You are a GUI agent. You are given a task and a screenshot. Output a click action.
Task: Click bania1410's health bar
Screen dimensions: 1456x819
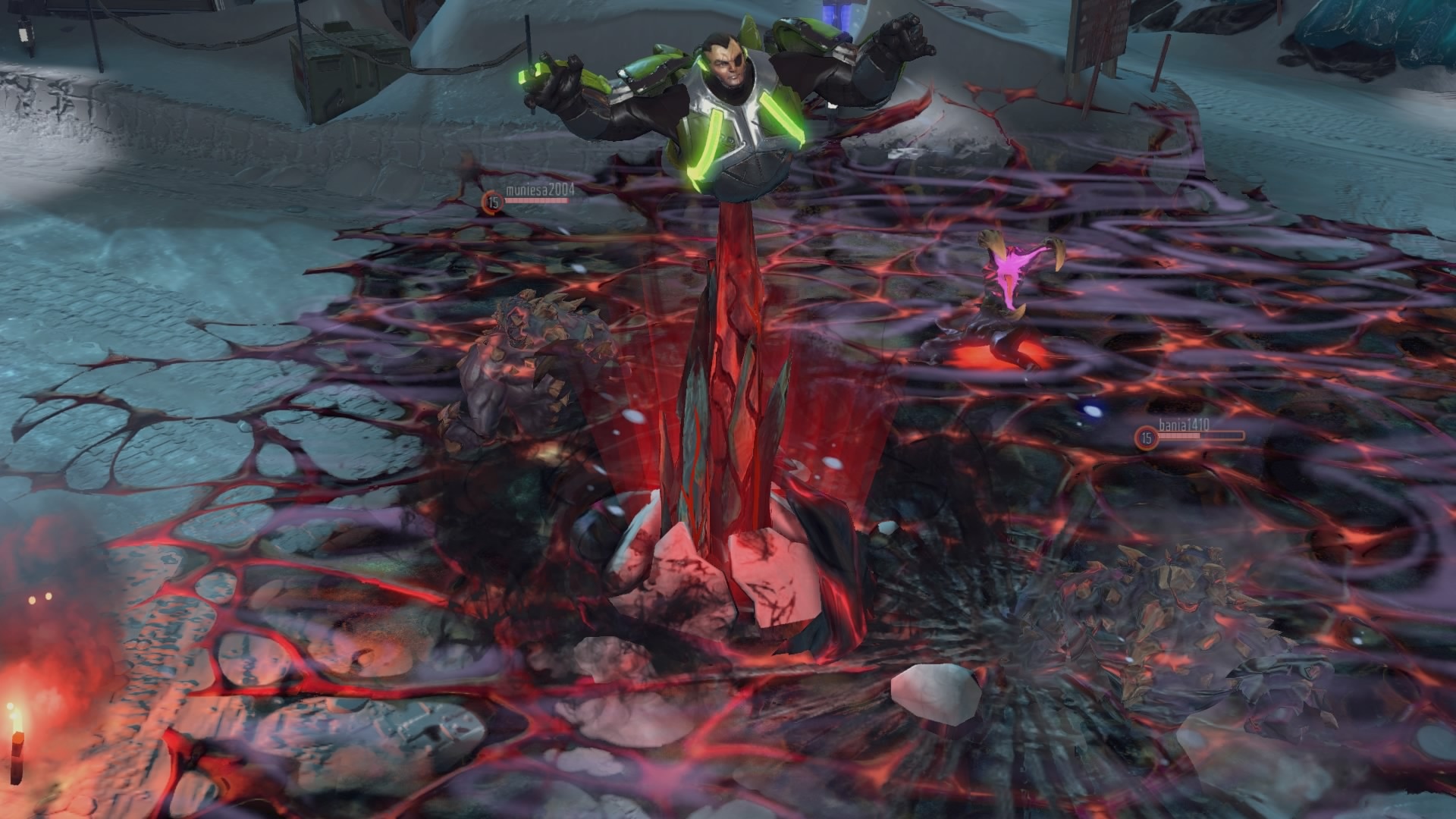pos(1202,435)
